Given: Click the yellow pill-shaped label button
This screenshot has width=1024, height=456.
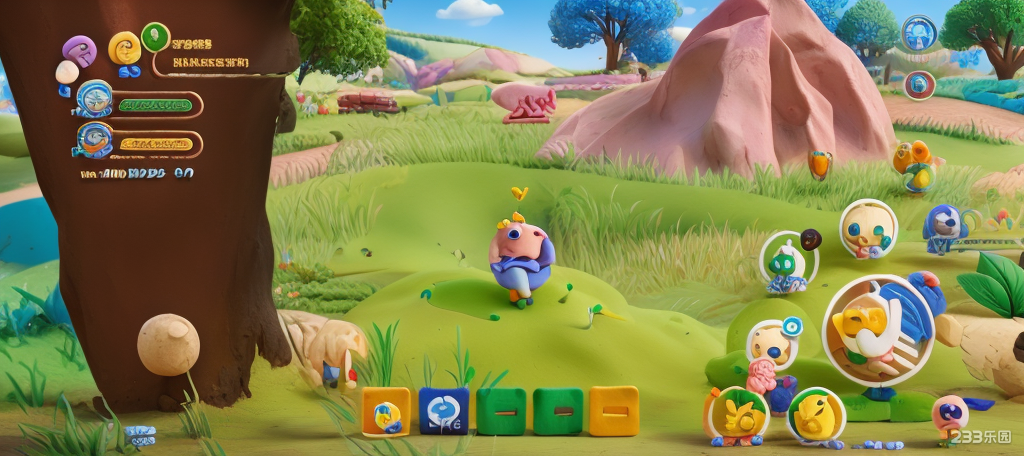Looking at the screenshot, I should click(155, 144).
